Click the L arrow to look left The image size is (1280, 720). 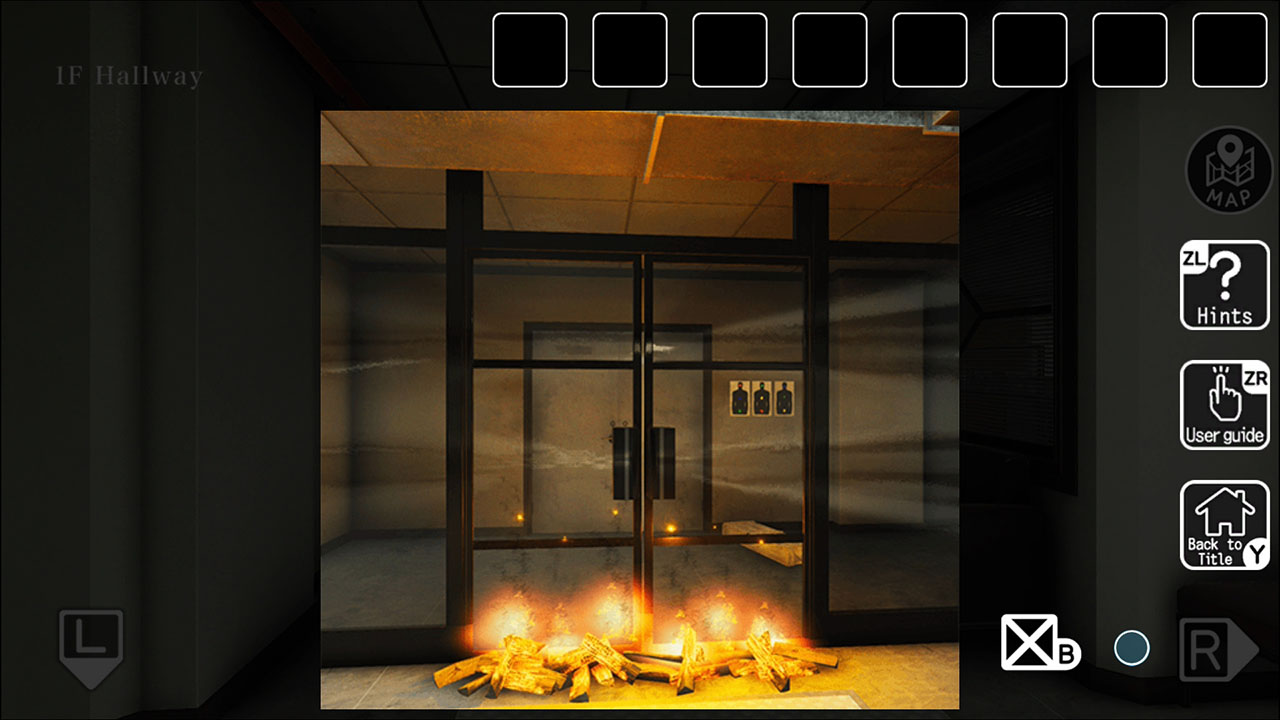pyautogui.click(x=90, y=645)
